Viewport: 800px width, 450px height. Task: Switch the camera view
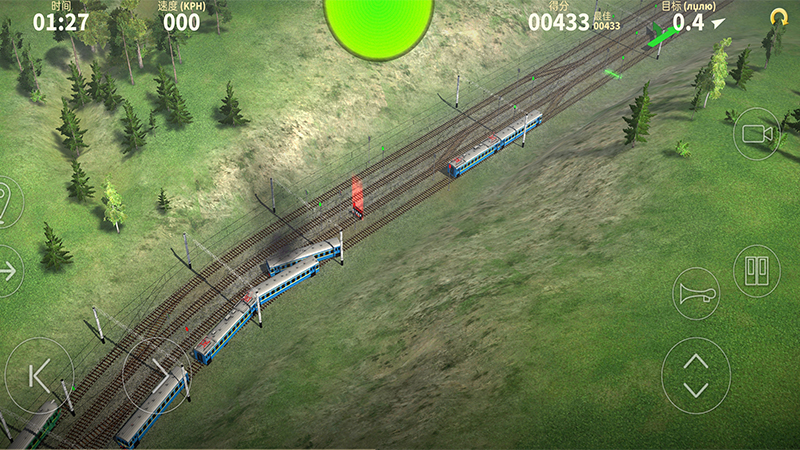(756, 134)
